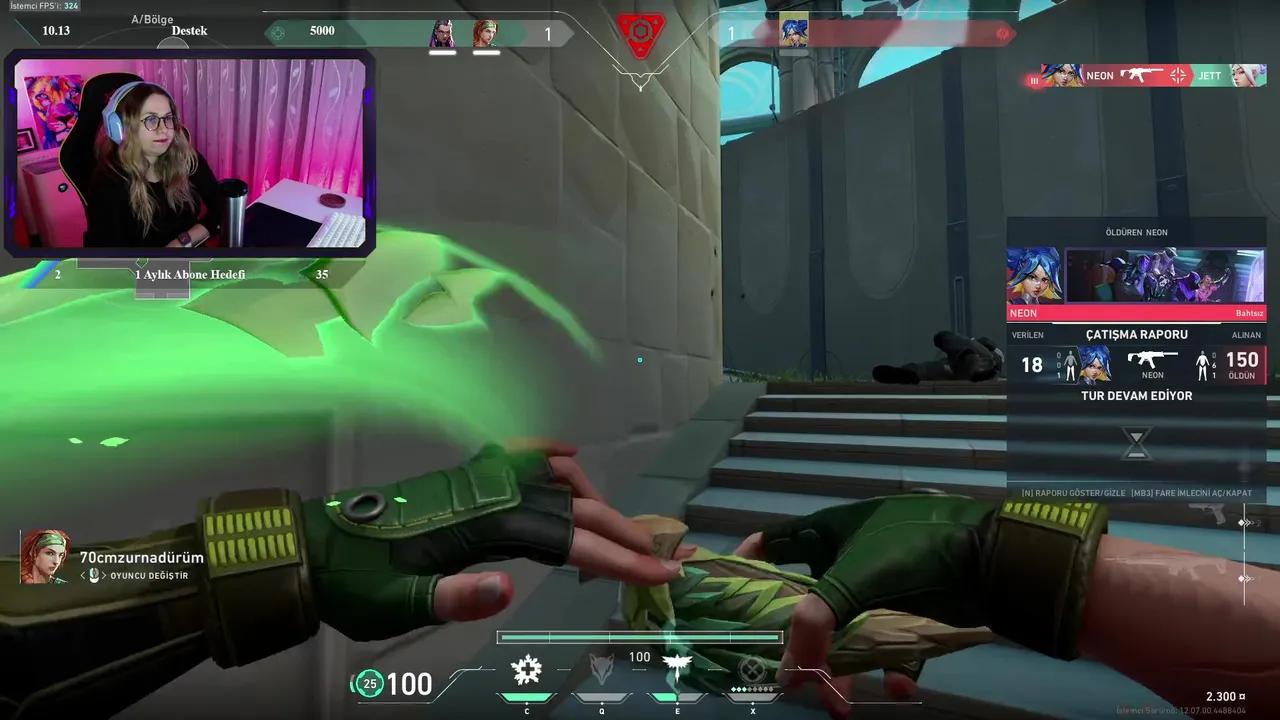
Task: Click the TUR DEVAM EDİYOR banner
Action: [x=1136, y=395]
